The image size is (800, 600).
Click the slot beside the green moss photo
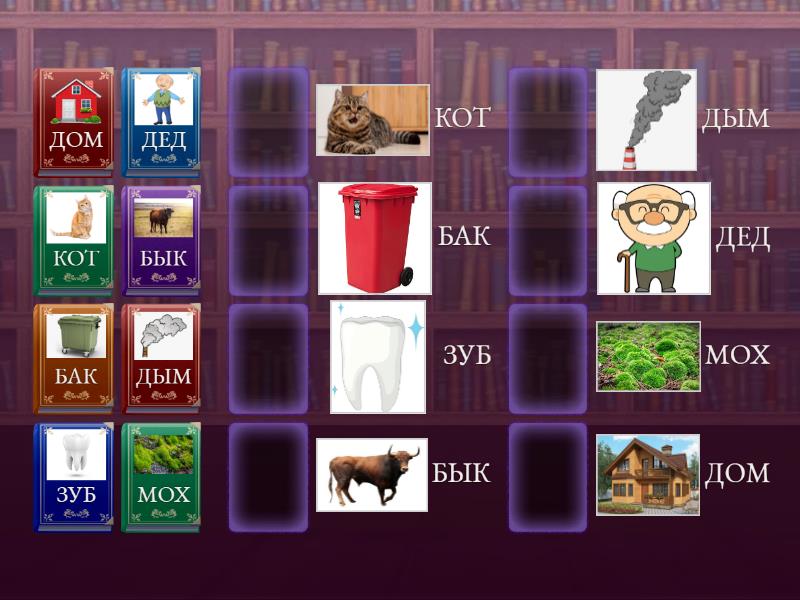coord(548,358)
